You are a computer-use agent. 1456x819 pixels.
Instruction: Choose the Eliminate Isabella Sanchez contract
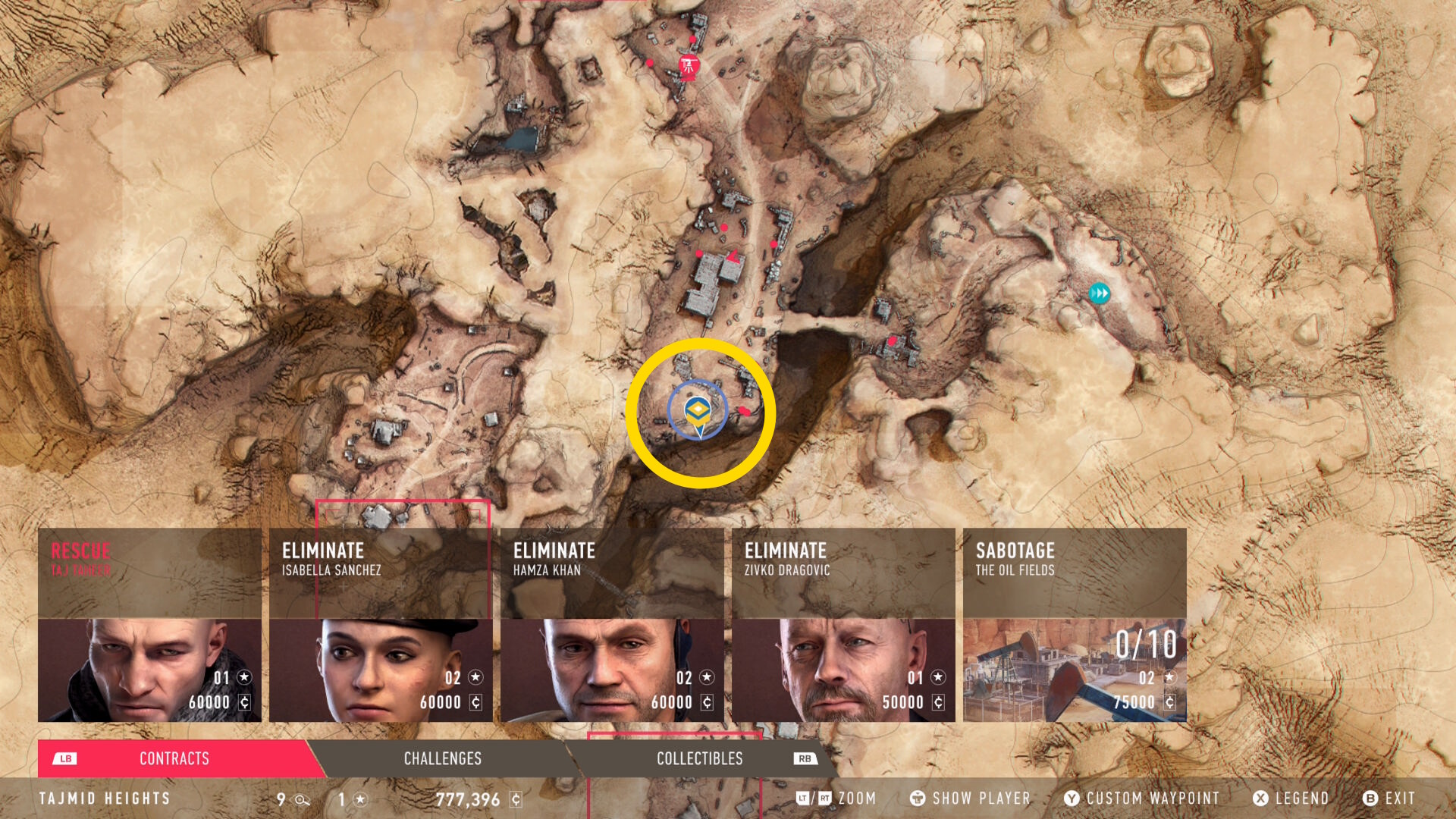(381, 625)
